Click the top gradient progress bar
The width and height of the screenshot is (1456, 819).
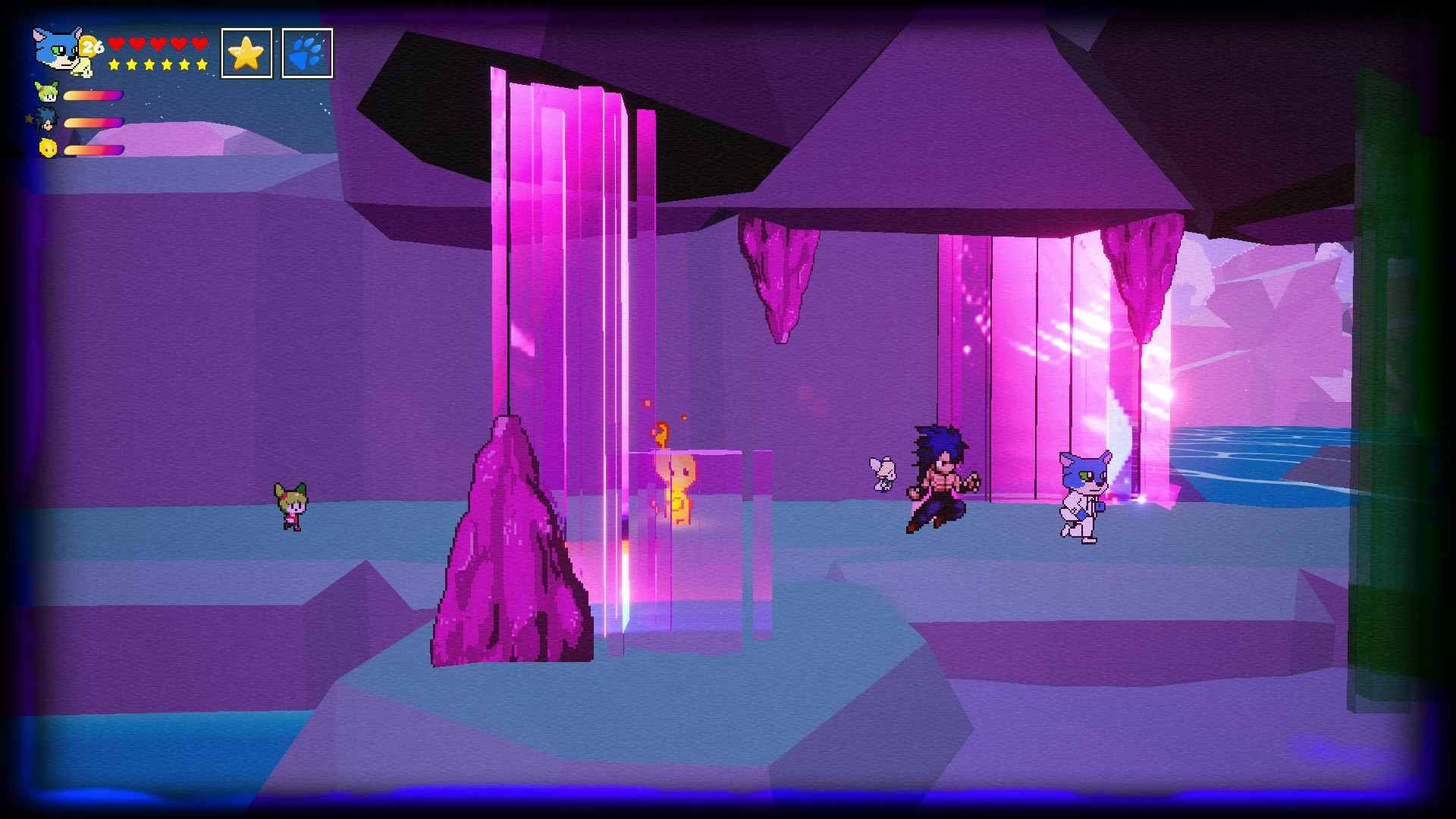coord(93,95)
